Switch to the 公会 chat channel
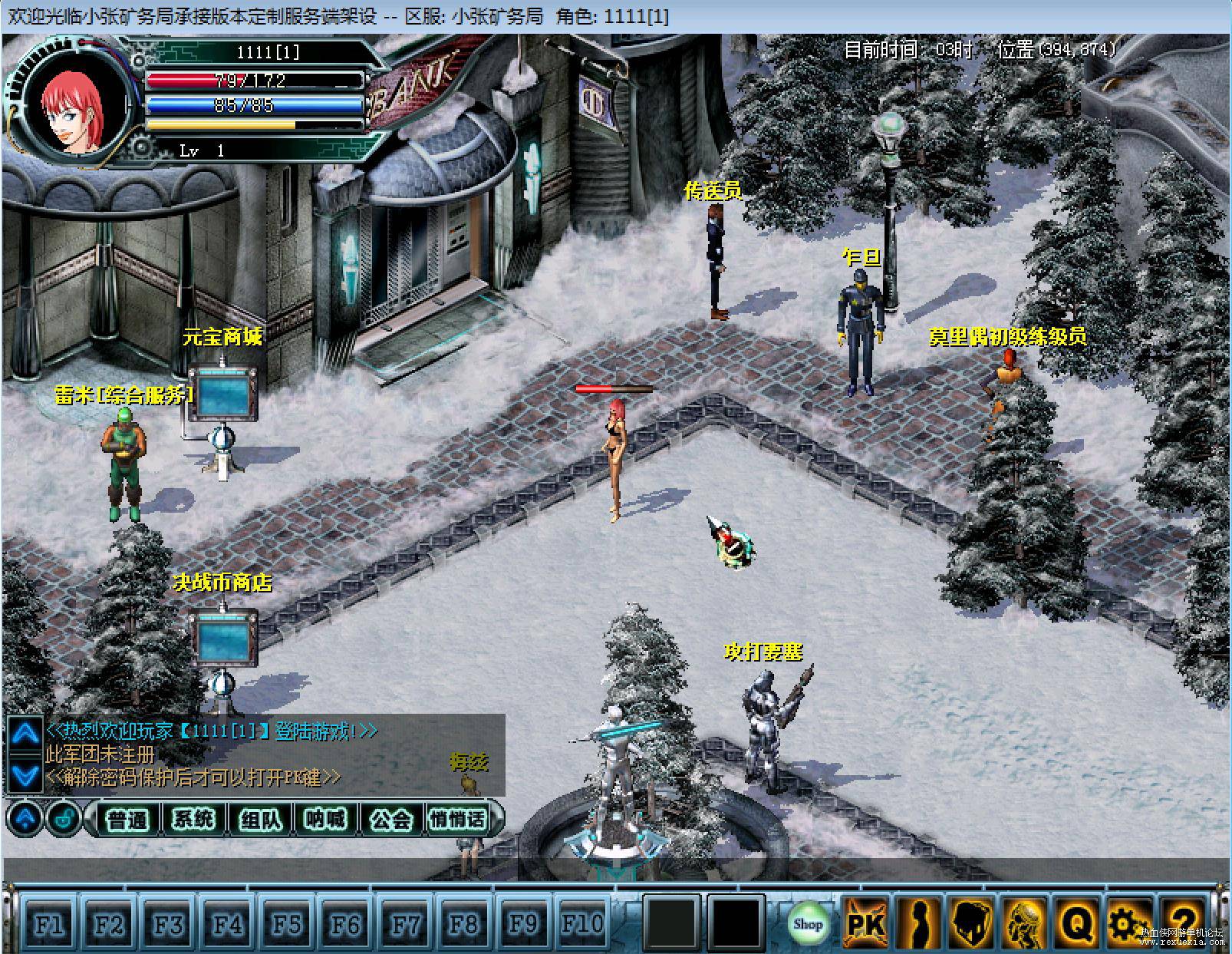The height and width of the screenshot is (954, 1232). coord(391,820)
